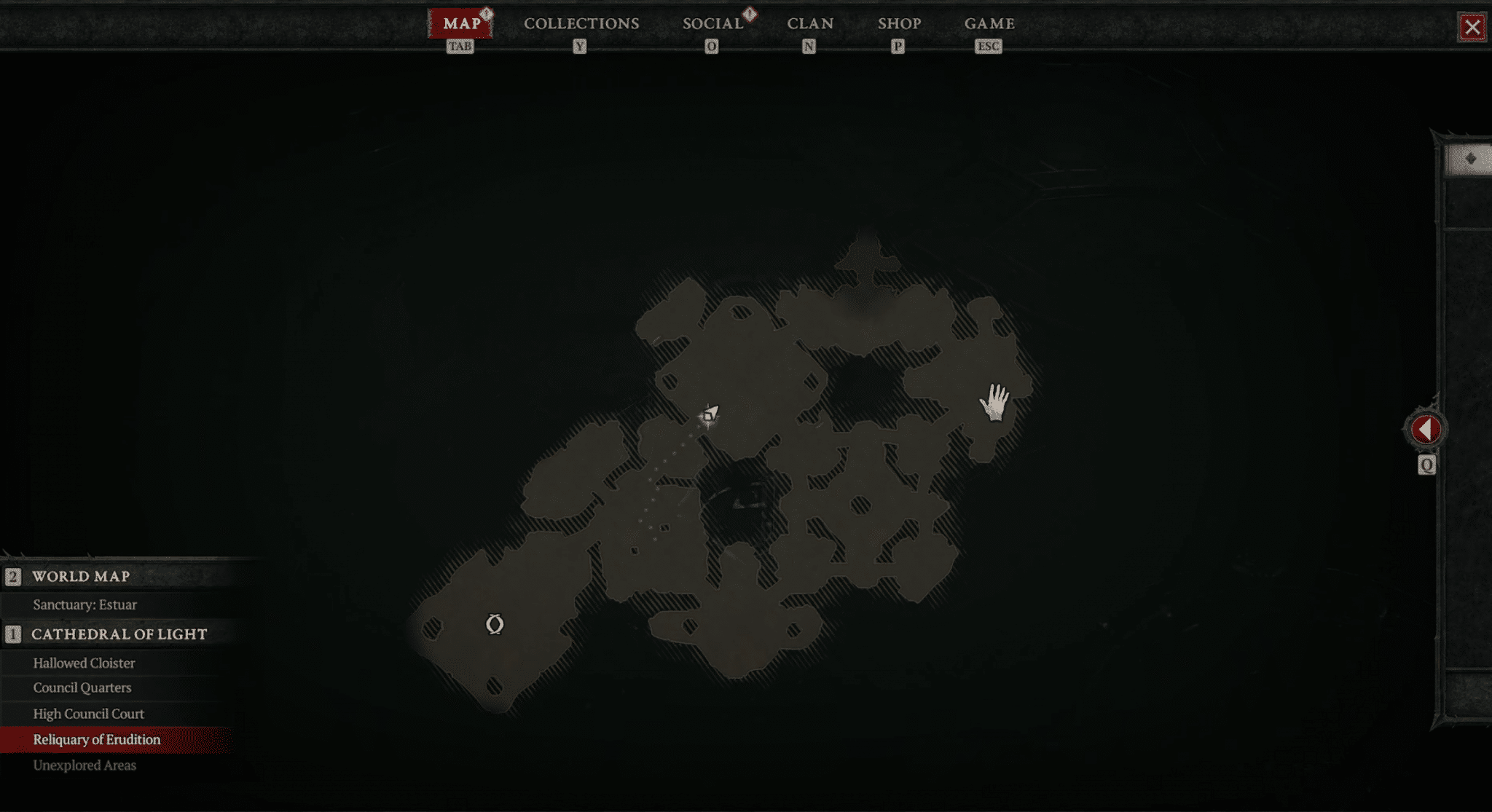Open the Shop tab
The width and height of the screenshot is (1492, 812).
[899, 23]
